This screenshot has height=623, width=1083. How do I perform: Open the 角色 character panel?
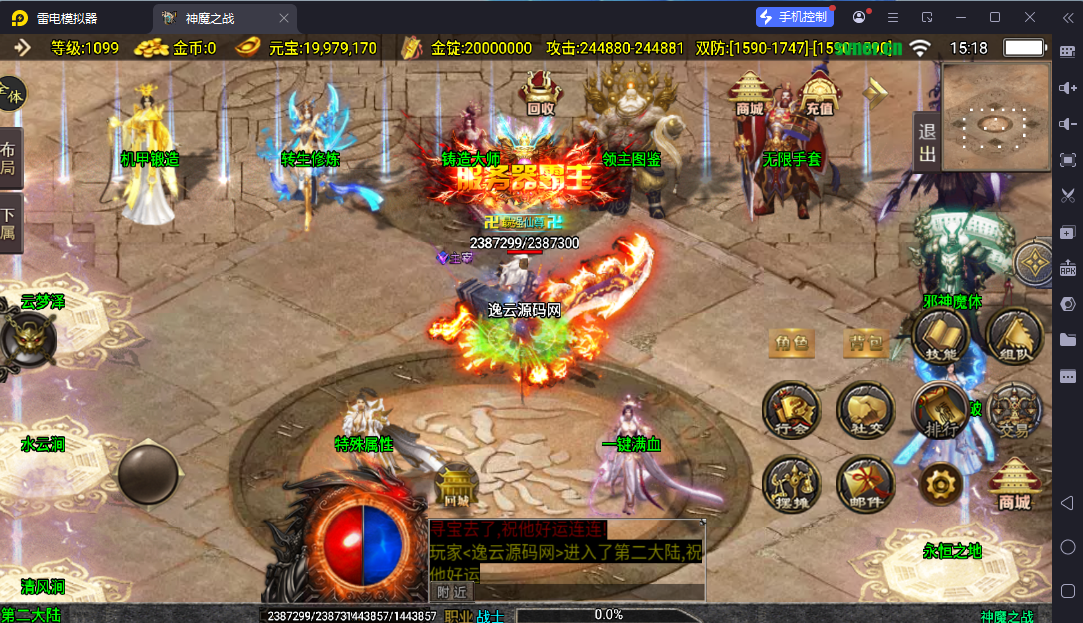click(790, 344)
